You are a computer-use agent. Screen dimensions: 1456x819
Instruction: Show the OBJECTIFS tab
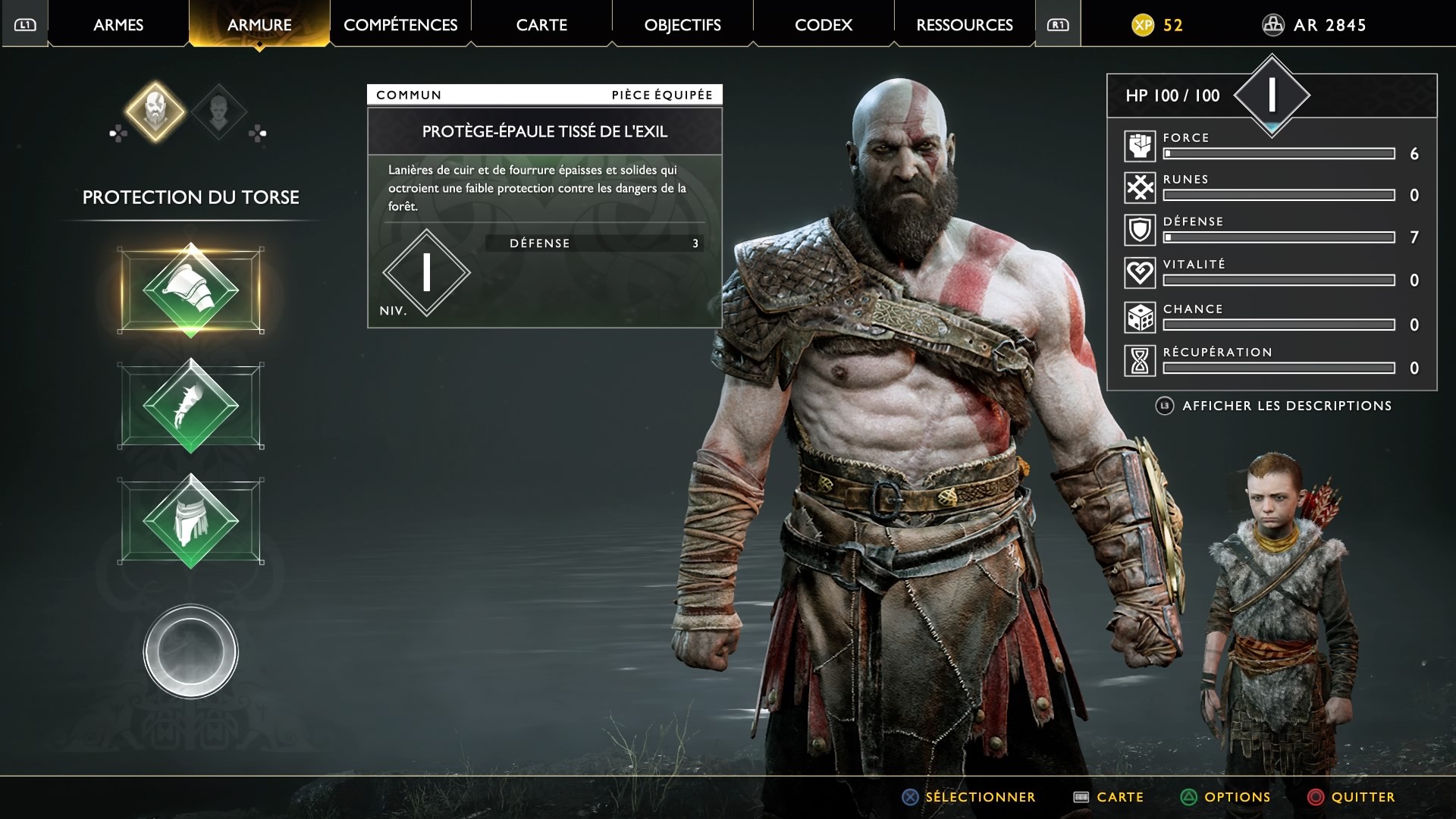[x=682, y=25]
